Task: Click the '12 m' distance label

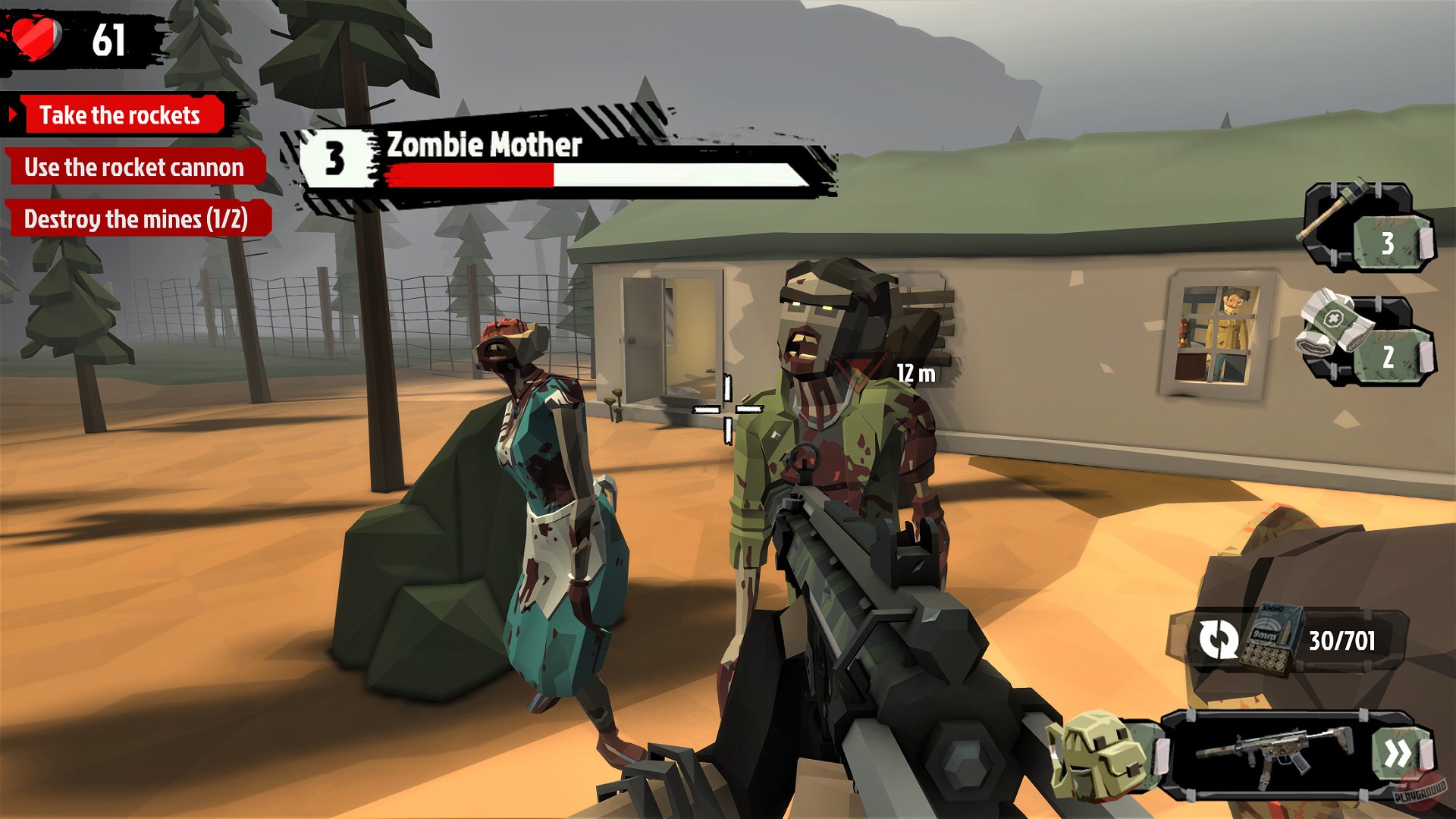Action: (x=914, y=374)
